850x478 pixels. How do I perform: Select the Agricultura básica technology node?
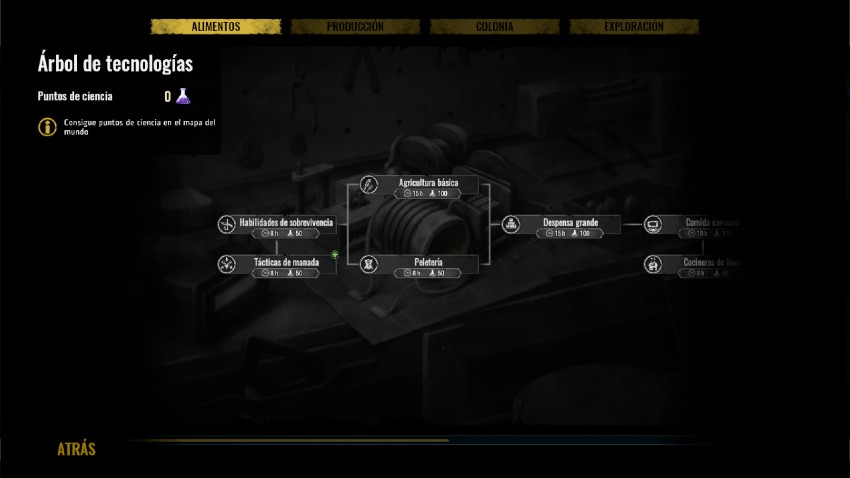(x=428, y=186)
